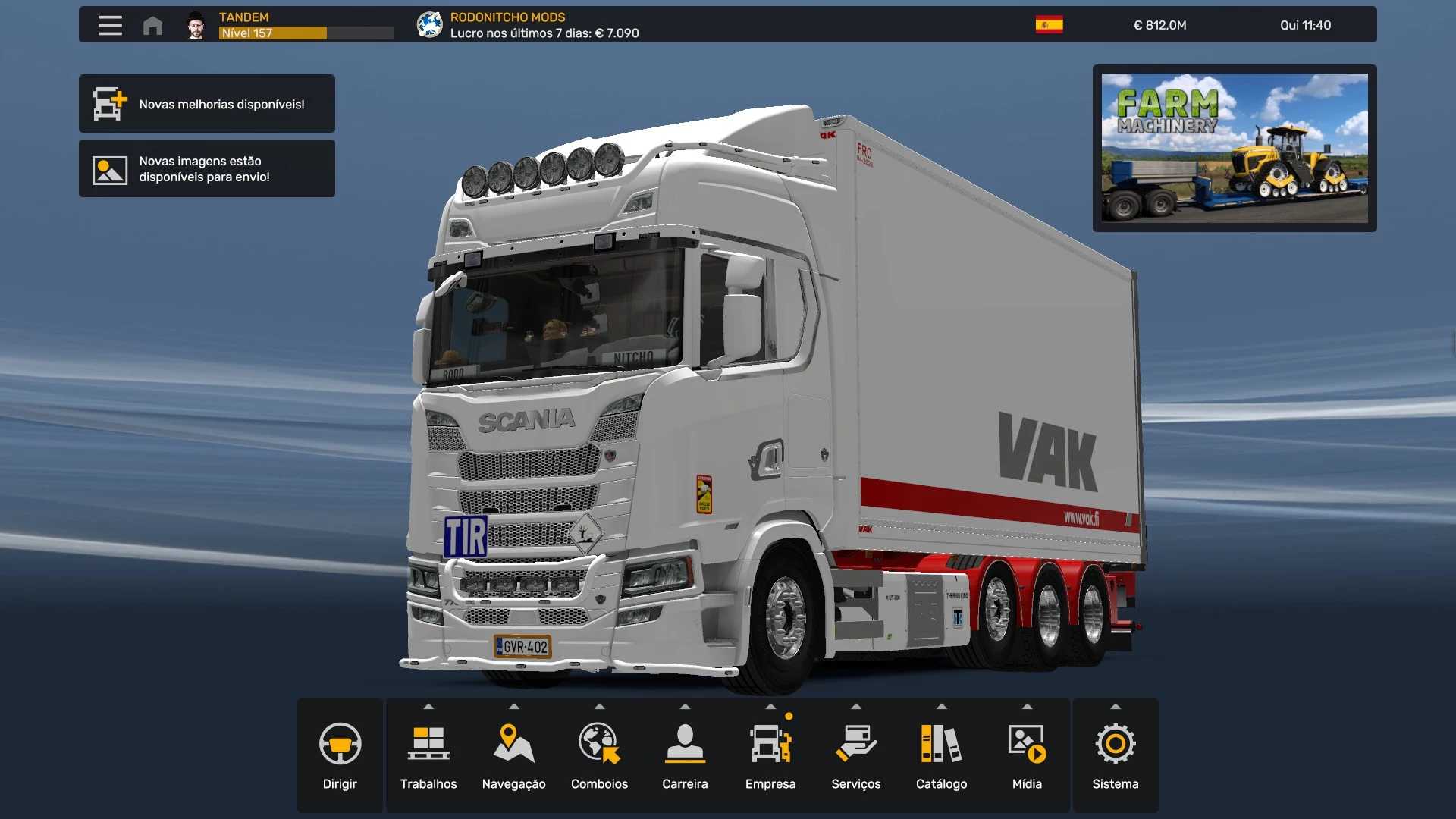
Task: Open the 'Novas melhorias disponíveis!' notification
Action: (x=207, y=104)
